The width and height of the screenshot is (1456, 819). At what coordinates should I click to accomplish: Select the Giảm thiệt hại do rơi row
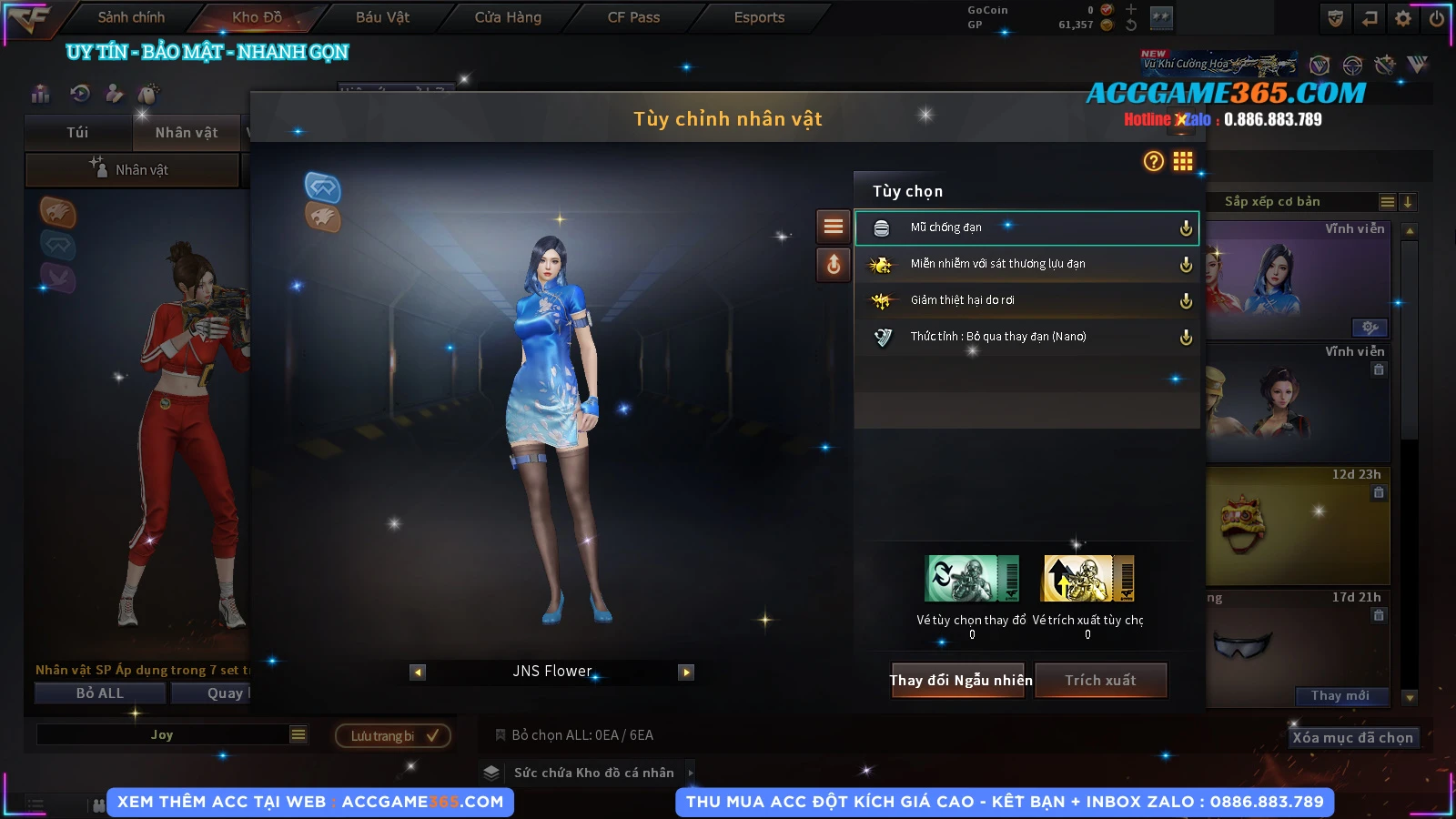tap(1026, 300)
